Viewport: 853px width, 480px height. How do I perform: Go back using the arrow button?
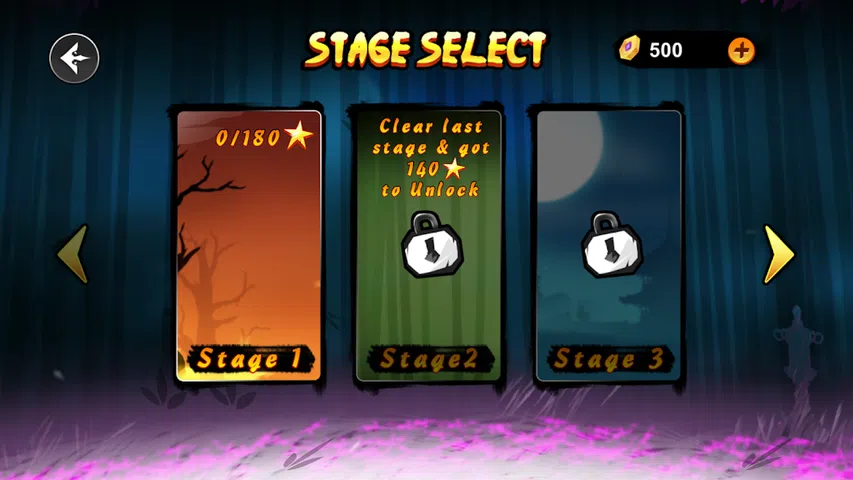tap(75, 58)
